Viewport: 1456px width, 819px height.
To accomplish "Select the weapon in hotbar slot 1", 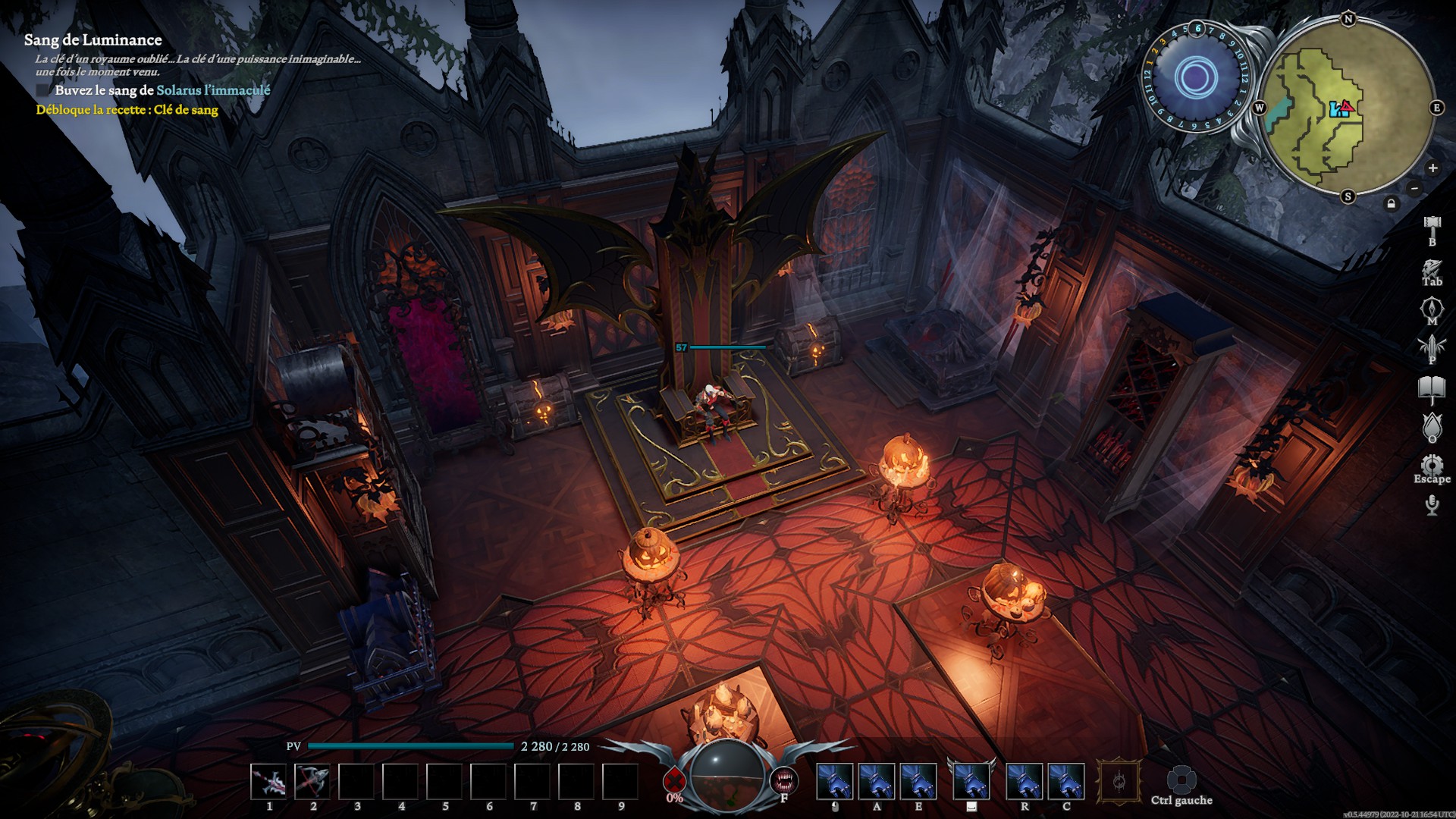I will pyautogui.click(x=269, y=782).
